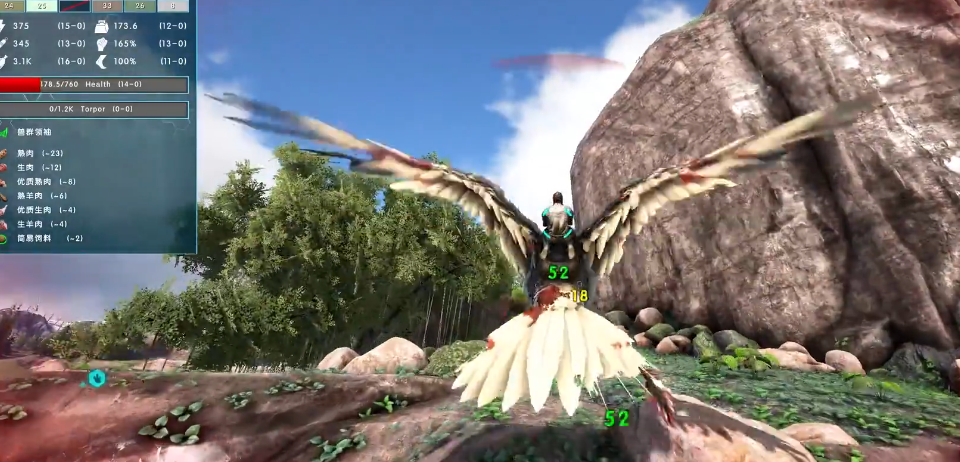Choose the color region swatch numbered 26

140,6
